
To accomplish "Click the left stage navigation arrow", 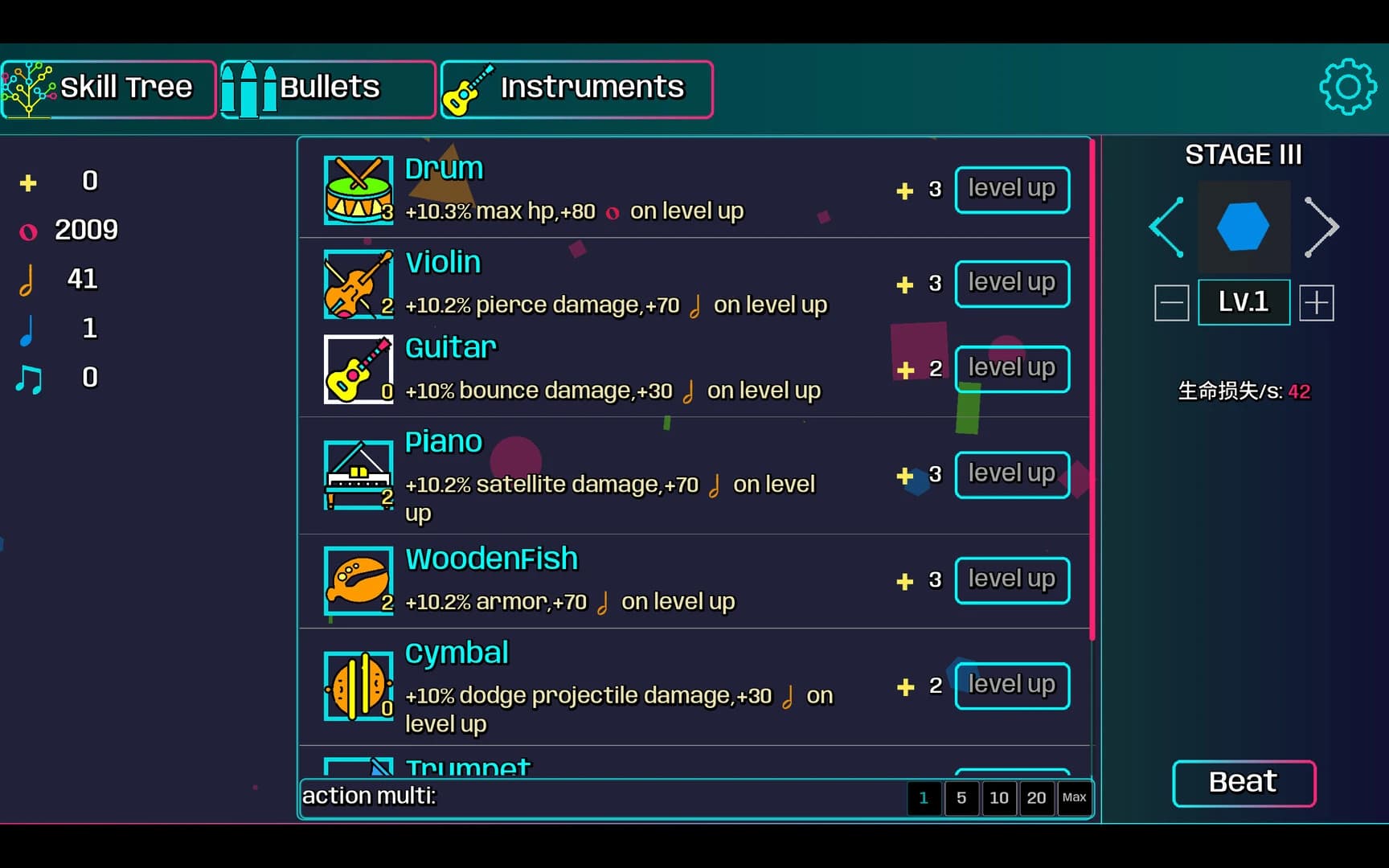I will pyautogui.click(x=1166, y=227).
